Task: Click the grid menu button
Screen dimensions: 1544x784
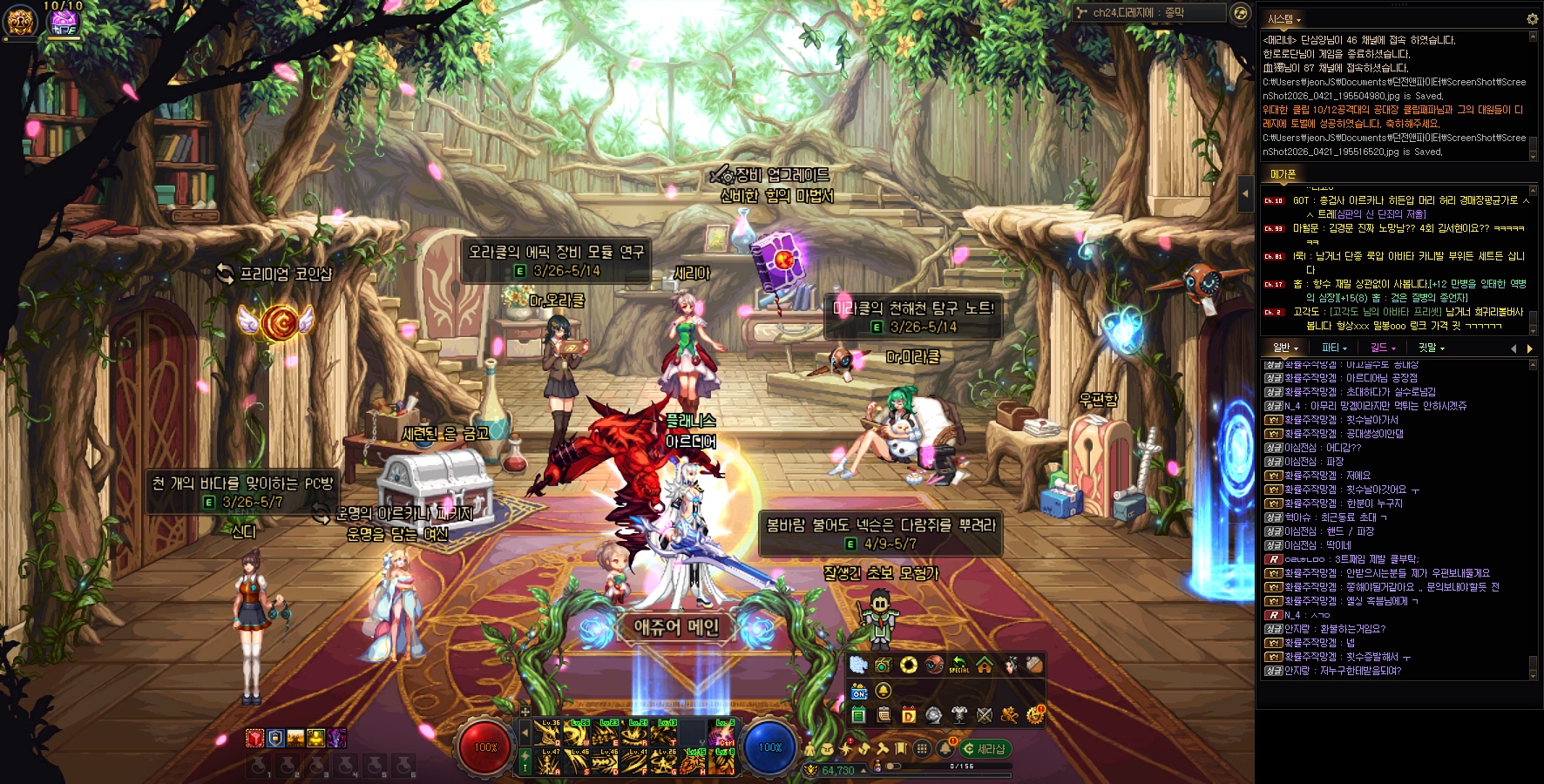Action: [921, 749]
